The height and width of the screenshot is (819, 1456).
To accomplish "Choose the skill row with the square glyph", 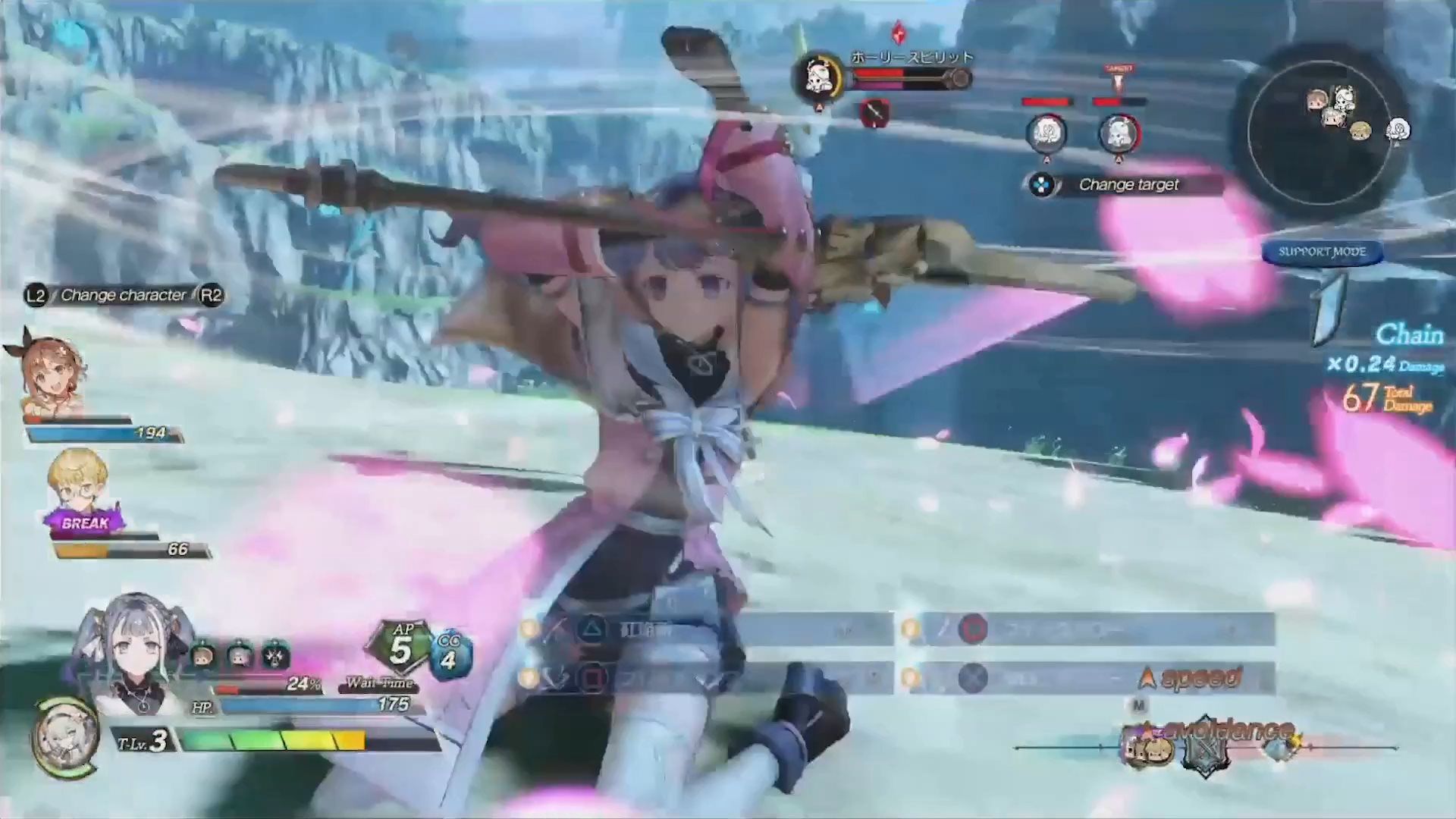I will pyautogui.click(x=705, y=677).
